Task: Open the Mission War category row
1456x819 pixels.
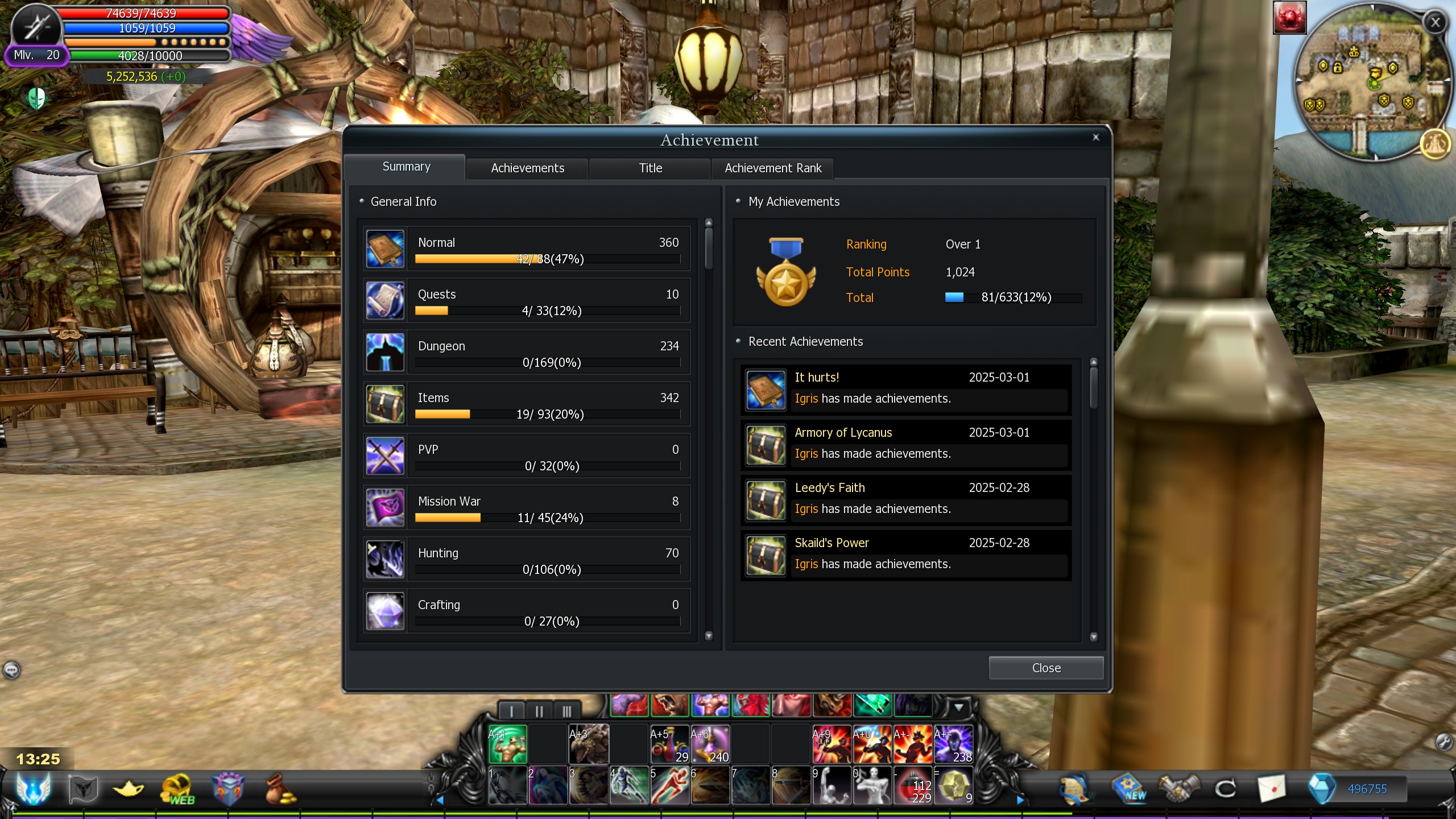Action: point(527,508)
